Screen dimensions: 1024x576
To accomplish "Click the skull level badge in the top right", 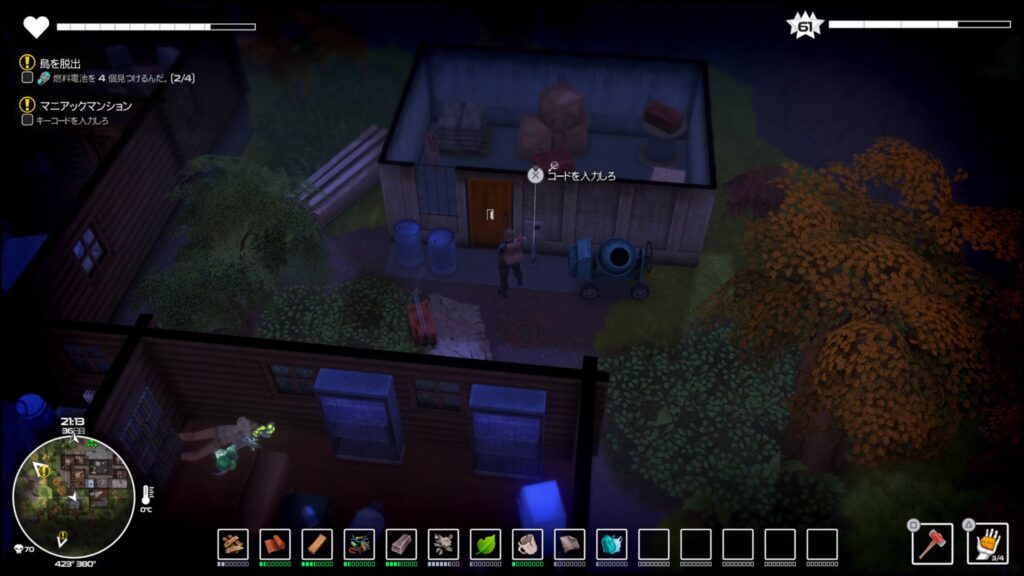I will point(804,26).
